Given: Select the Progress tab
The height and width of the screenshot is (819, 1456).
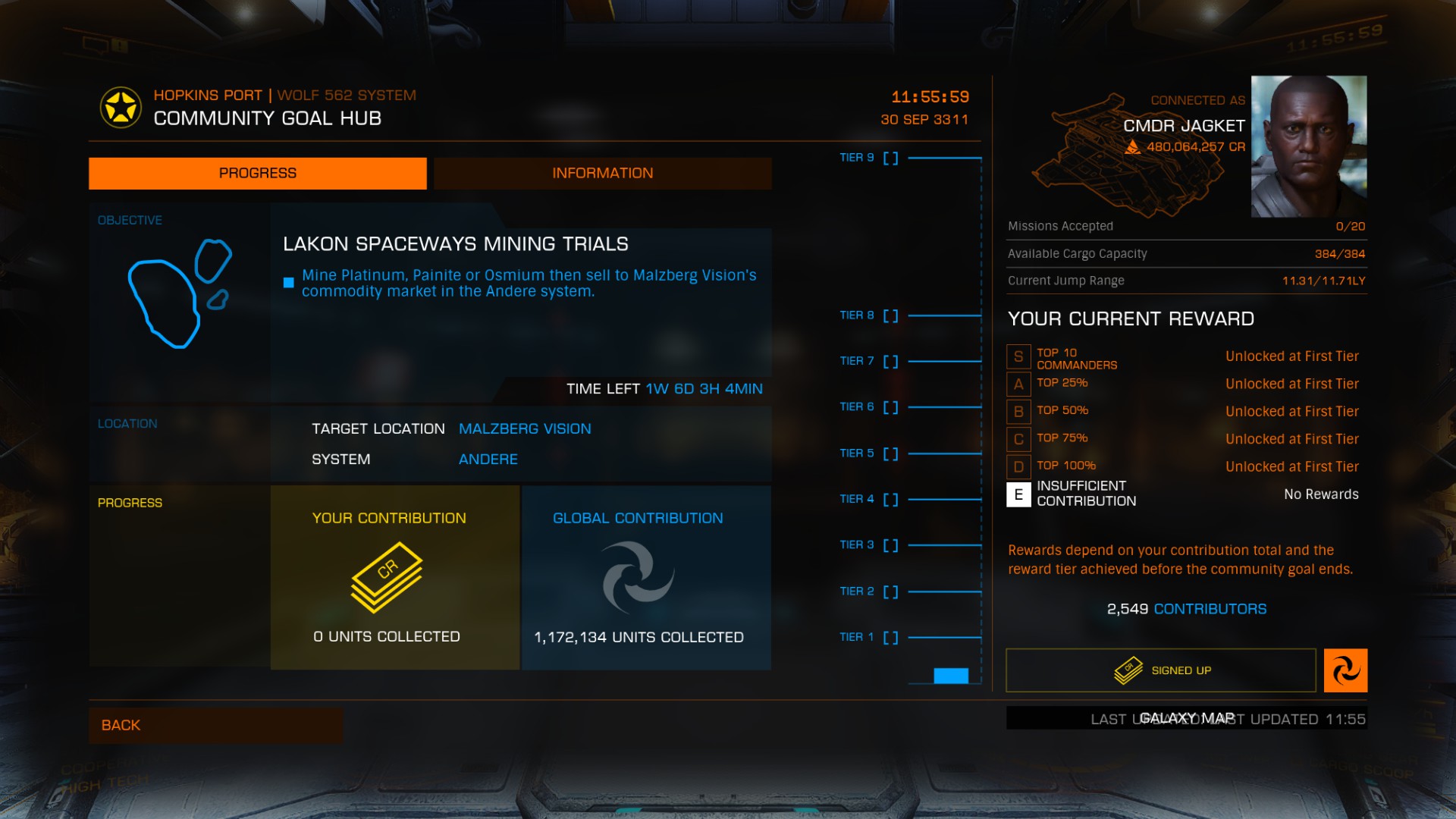Looking at the screenshot, I should [x=257, y=173].
